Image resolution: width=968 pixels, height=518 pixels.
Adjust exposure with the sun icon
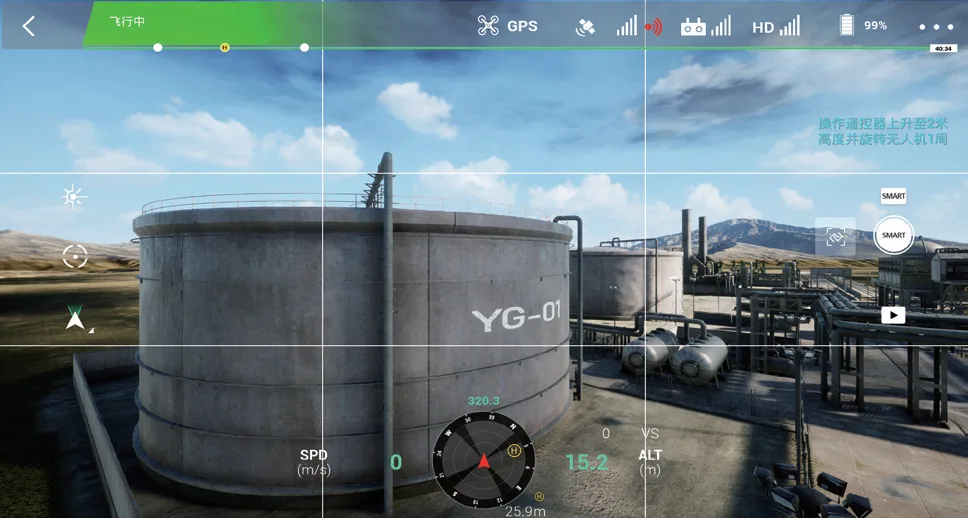point(73,196)
